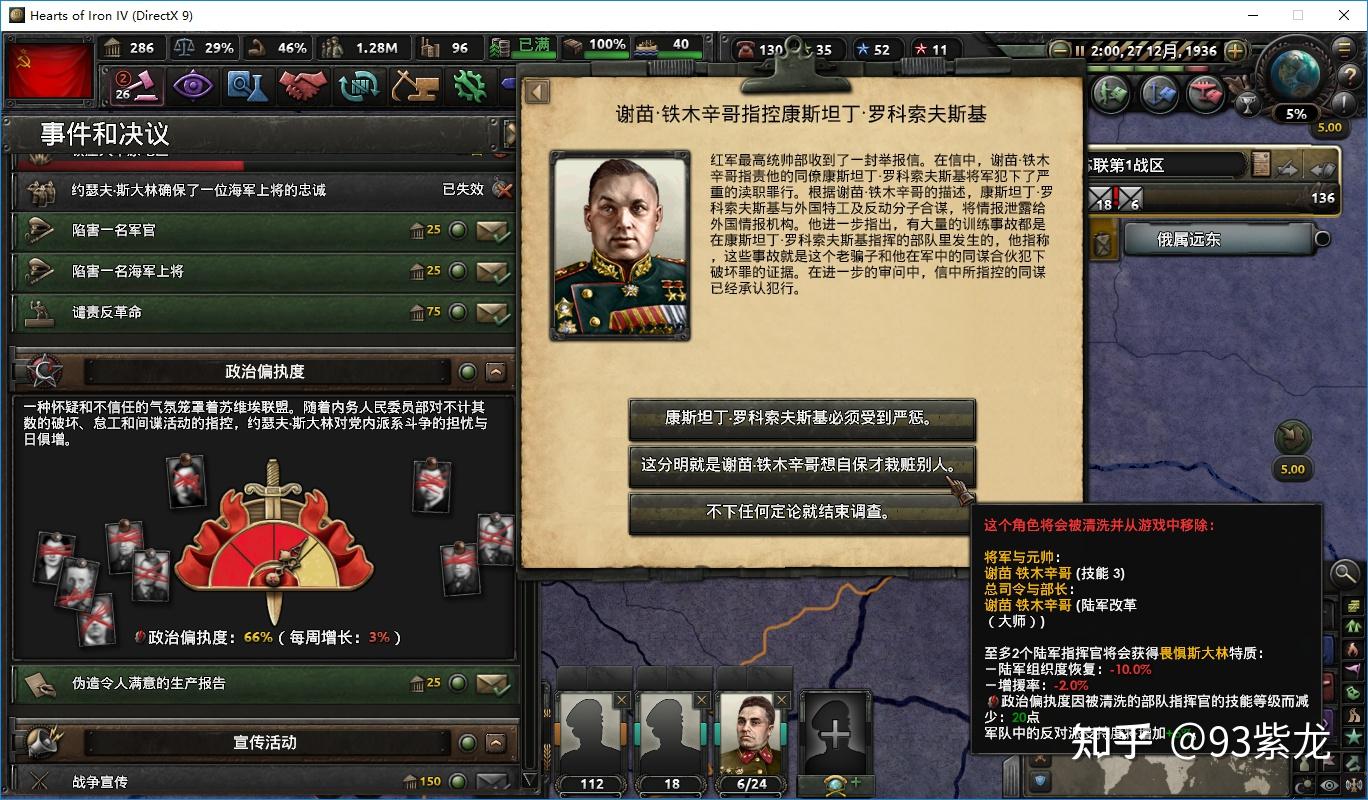The width and height of the screenshot is (1368, 800).
Task: Toggle pause beside the game date
Action: pos(1079,51)
